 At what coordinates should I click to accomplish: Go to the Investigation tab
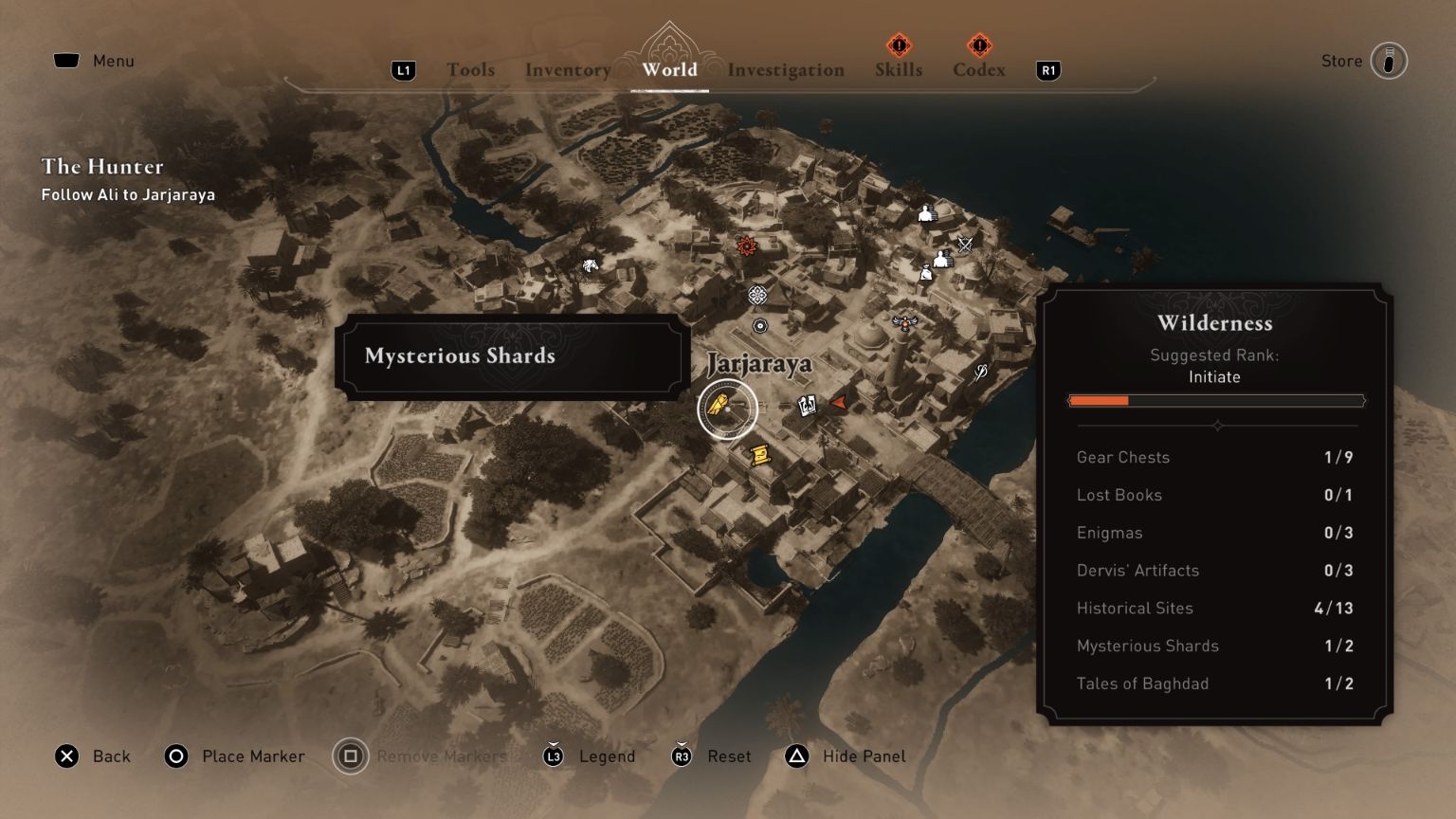tap(785, 69)
